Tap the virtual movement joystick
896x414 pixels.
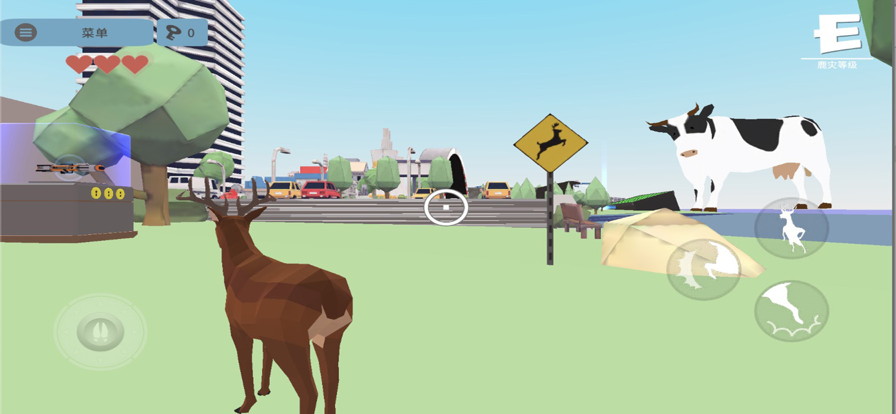click(x=100, y=332)
